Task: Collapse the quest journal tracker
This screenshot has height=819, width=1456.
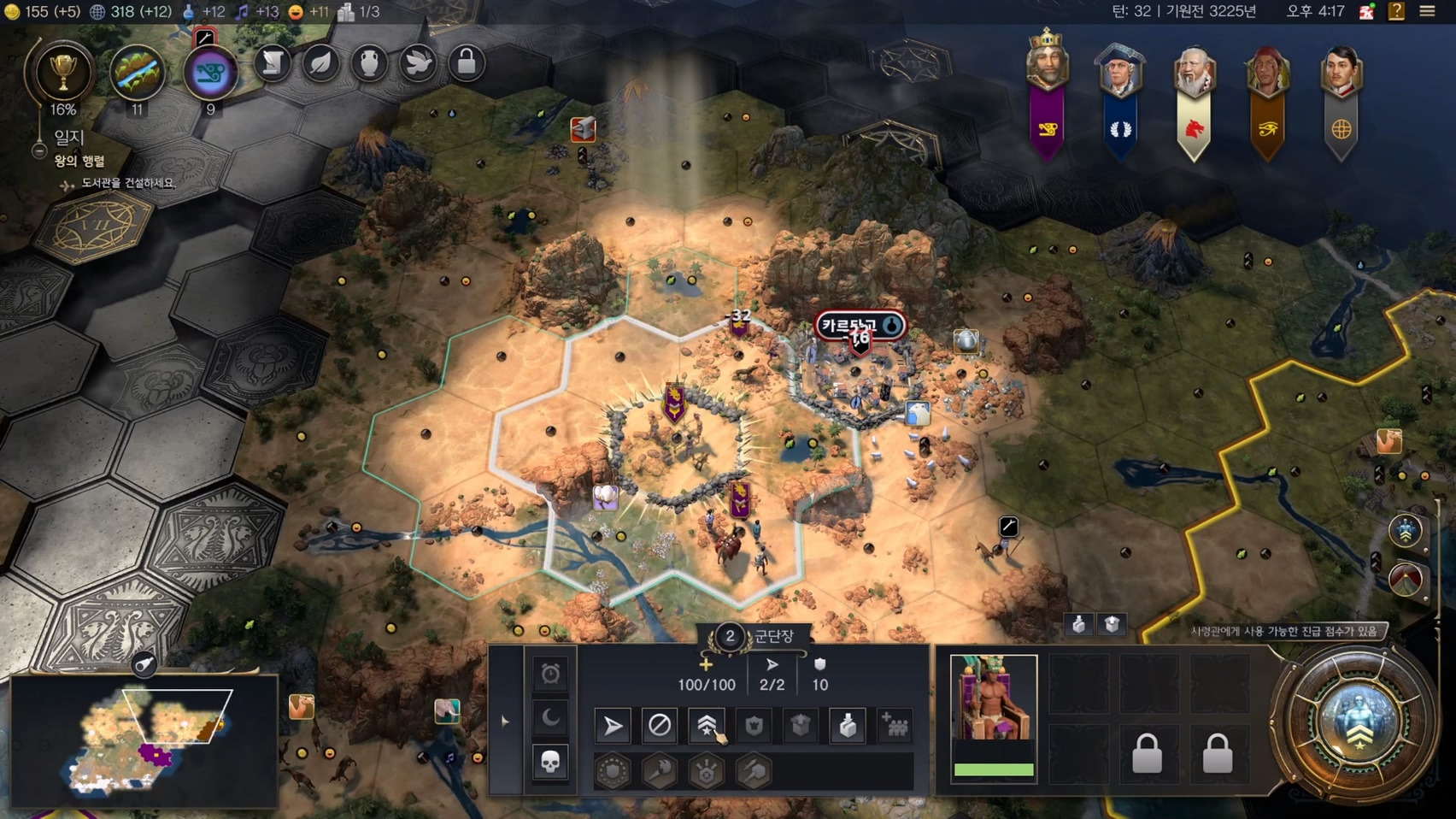Action: click(39, 151)
